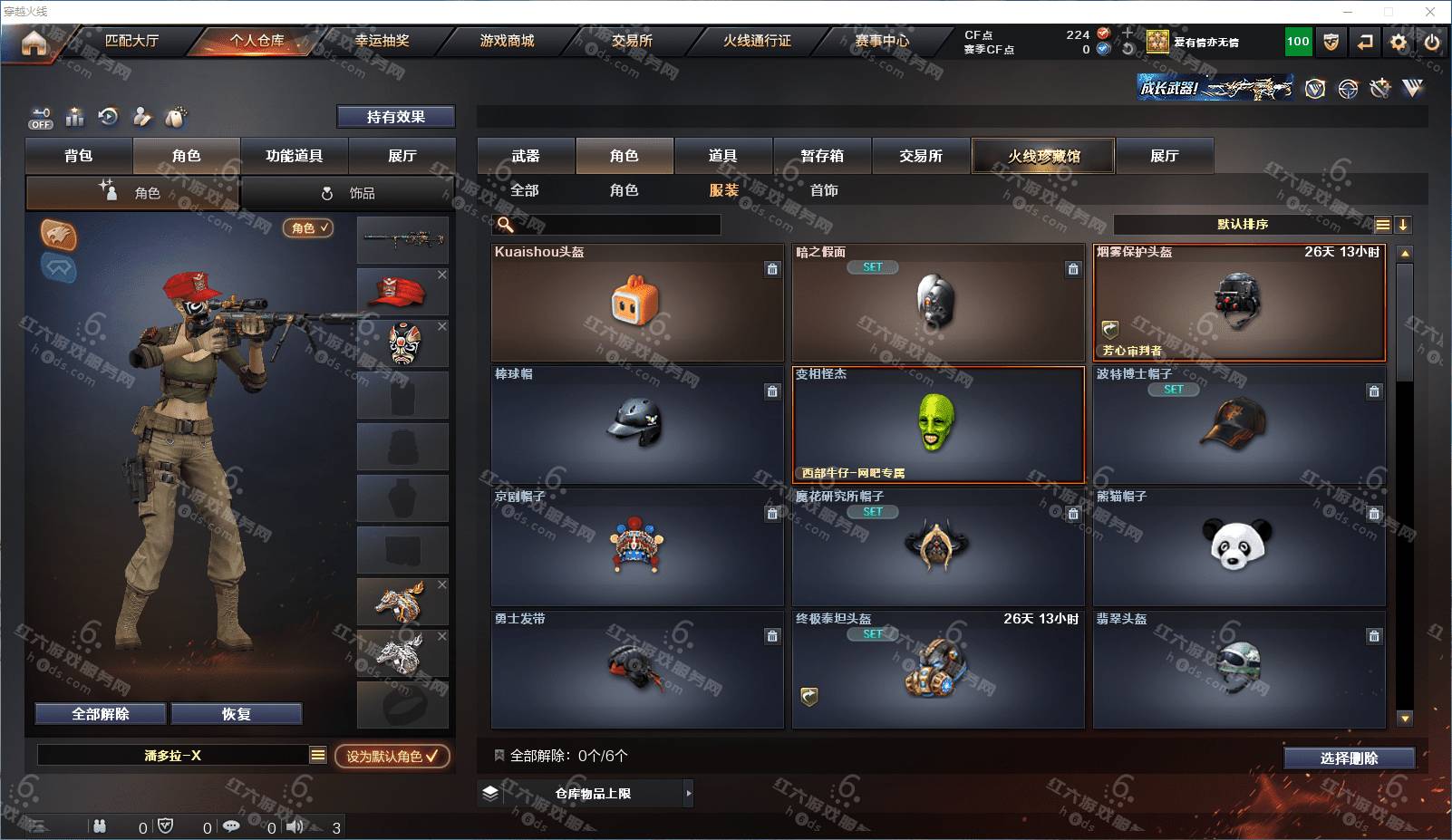This screenshot has height=840, width=1452.
Task: Choose the 首饰 filter category
Action: [x=824, y=190]
